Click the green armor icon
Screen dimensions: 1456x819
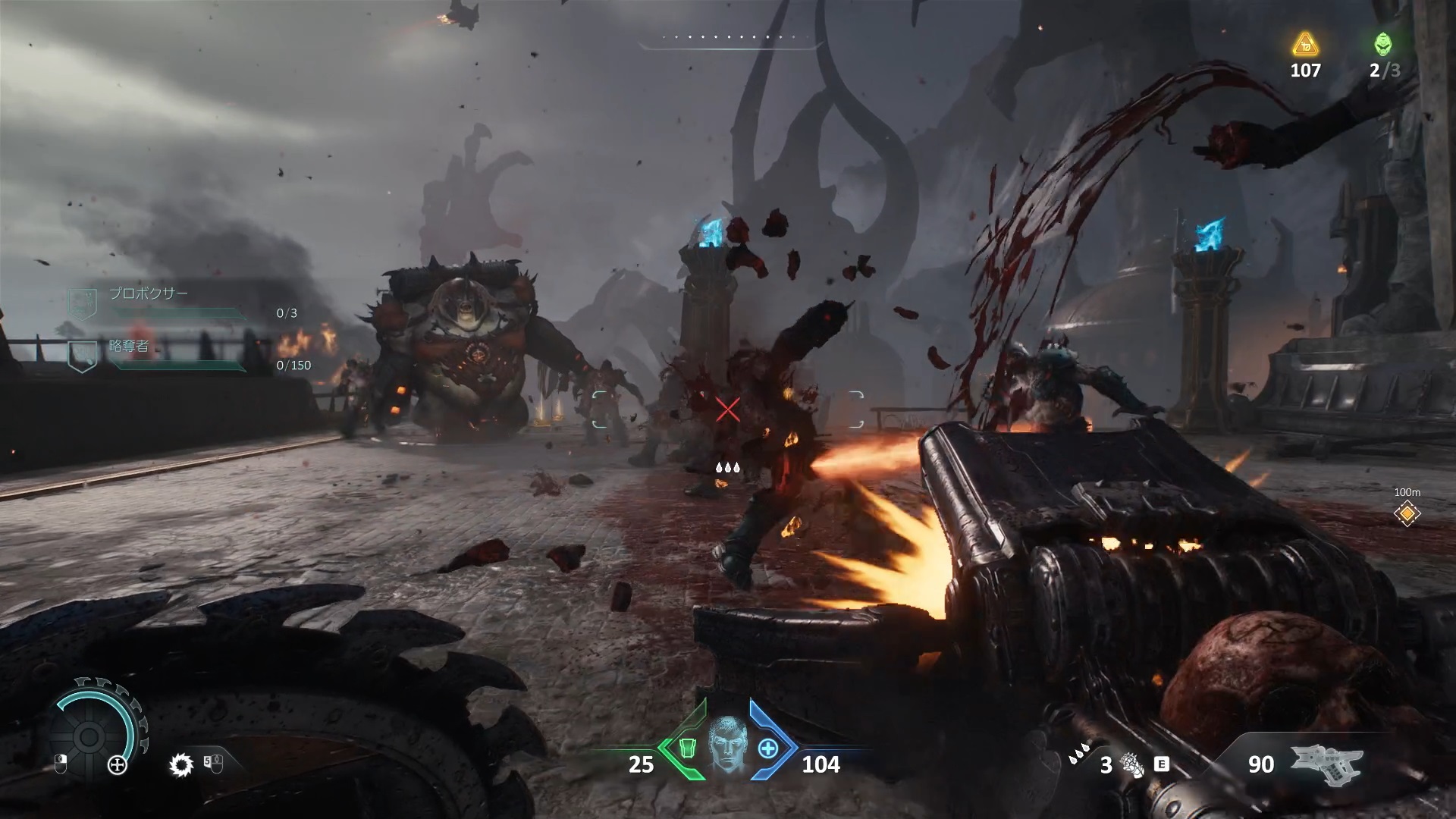[686, 748]
